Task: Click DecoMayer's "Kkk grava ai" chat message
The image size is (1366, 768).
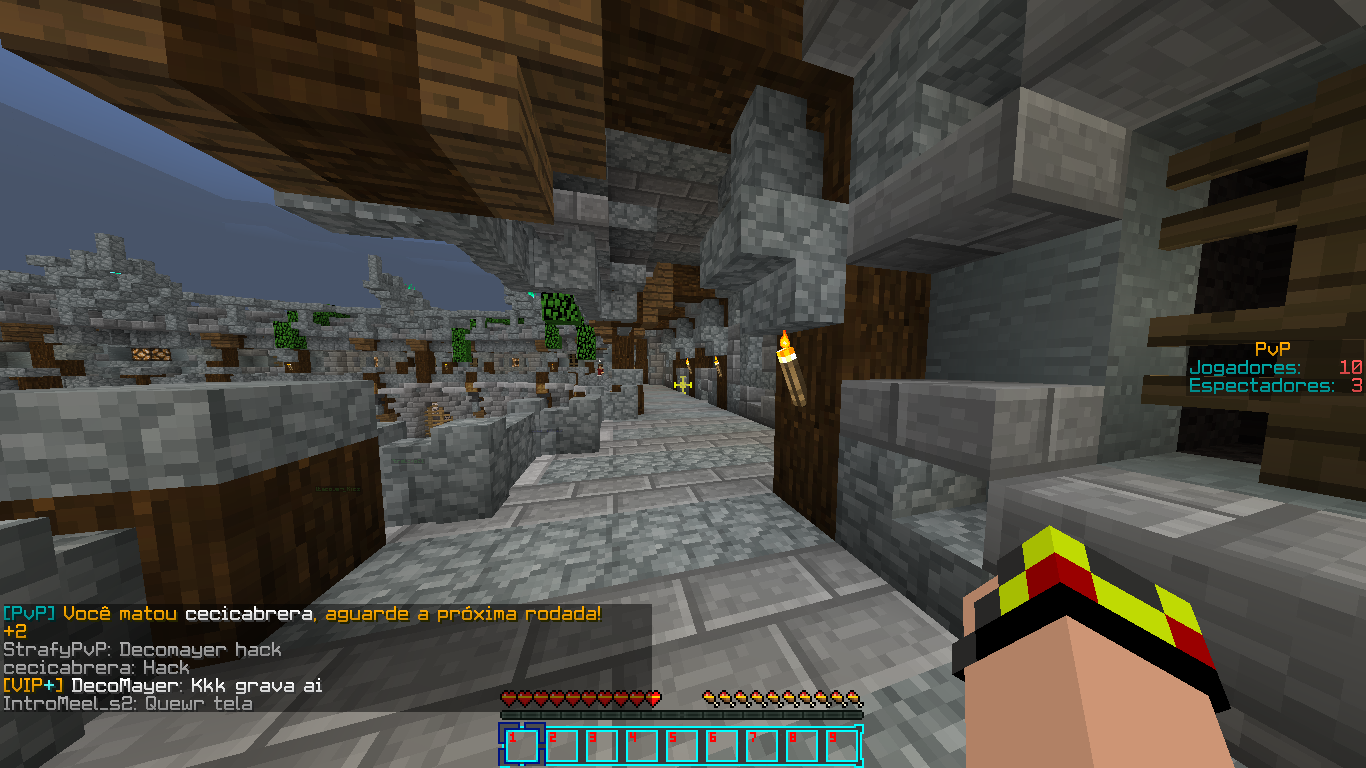Action: point(162,686)
